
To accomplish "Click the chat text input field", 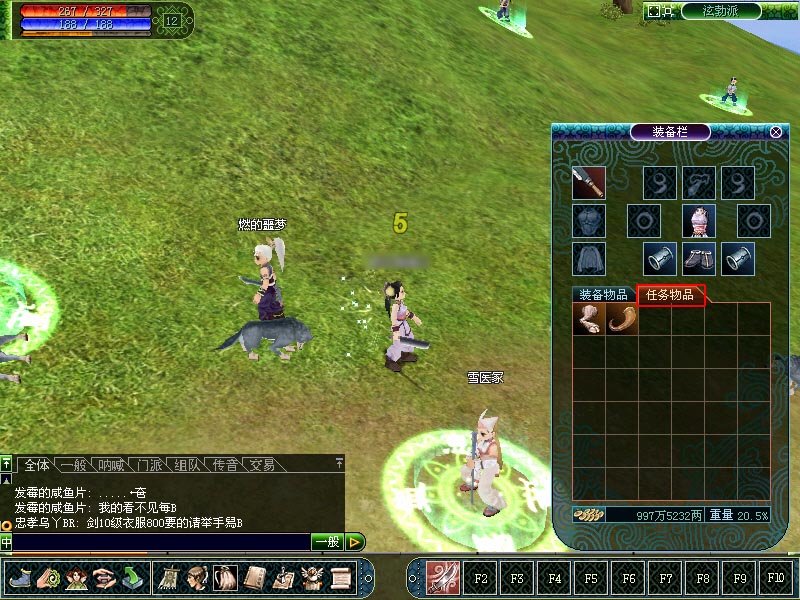I will tap(160, 542).
